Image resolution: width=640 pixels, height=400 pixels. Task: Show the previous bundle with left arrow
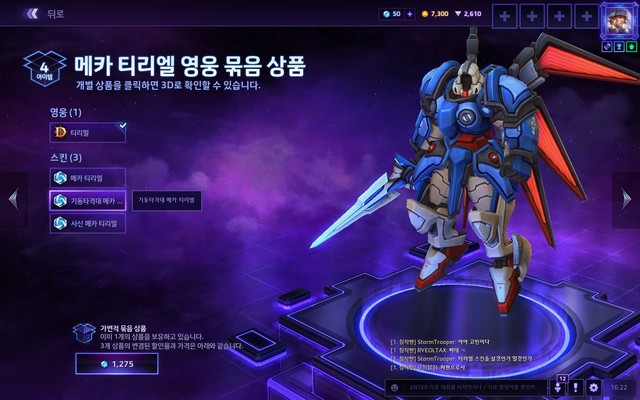tap(12, 198)
